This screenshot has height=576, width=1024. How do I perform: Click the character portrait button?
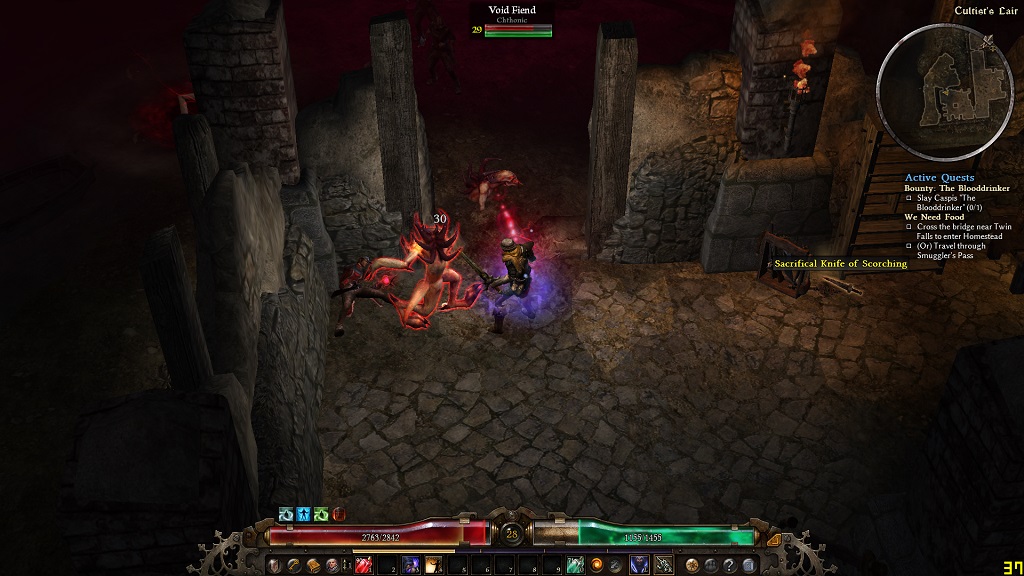331,566
